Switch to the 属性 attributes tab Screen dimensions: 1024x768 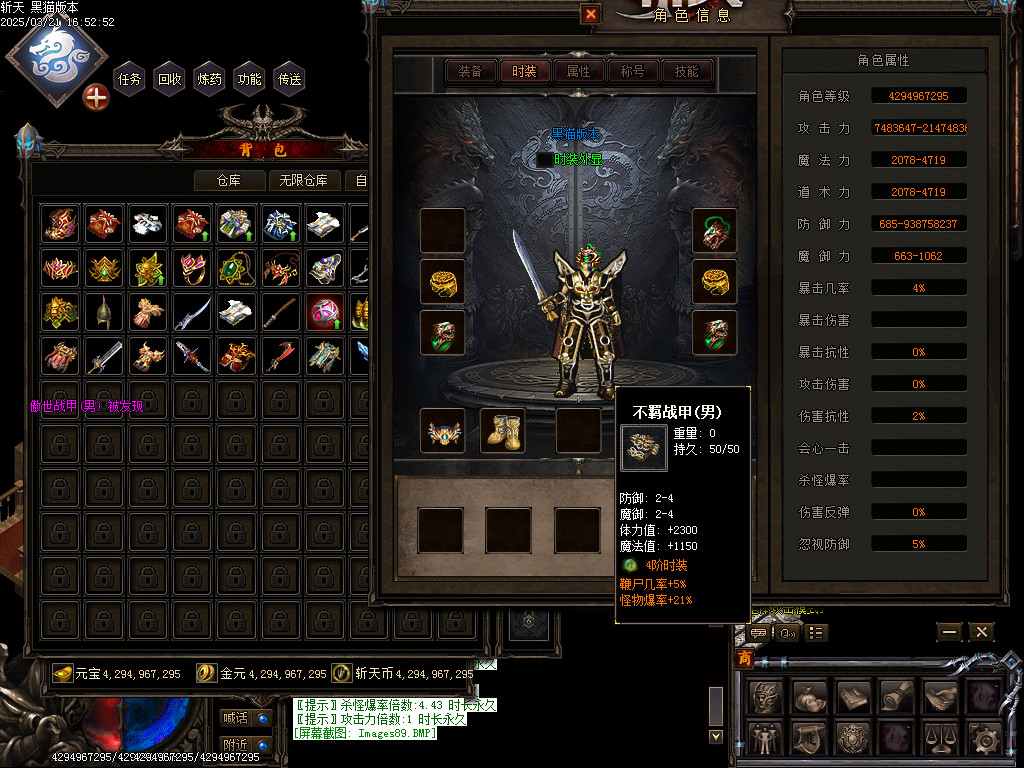click(x=578, y=71)
